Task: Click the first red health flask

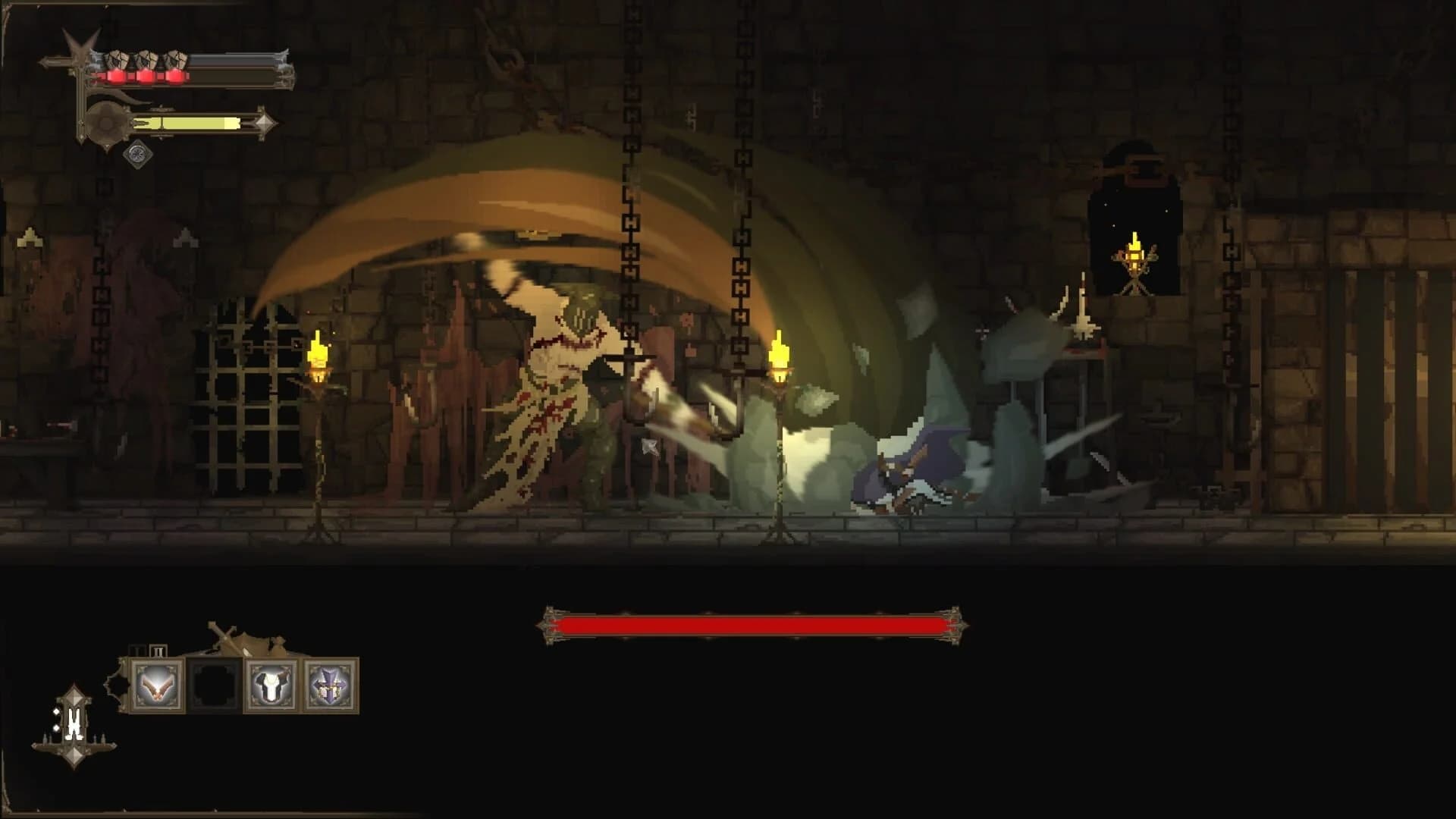Action: click(116, 77)
